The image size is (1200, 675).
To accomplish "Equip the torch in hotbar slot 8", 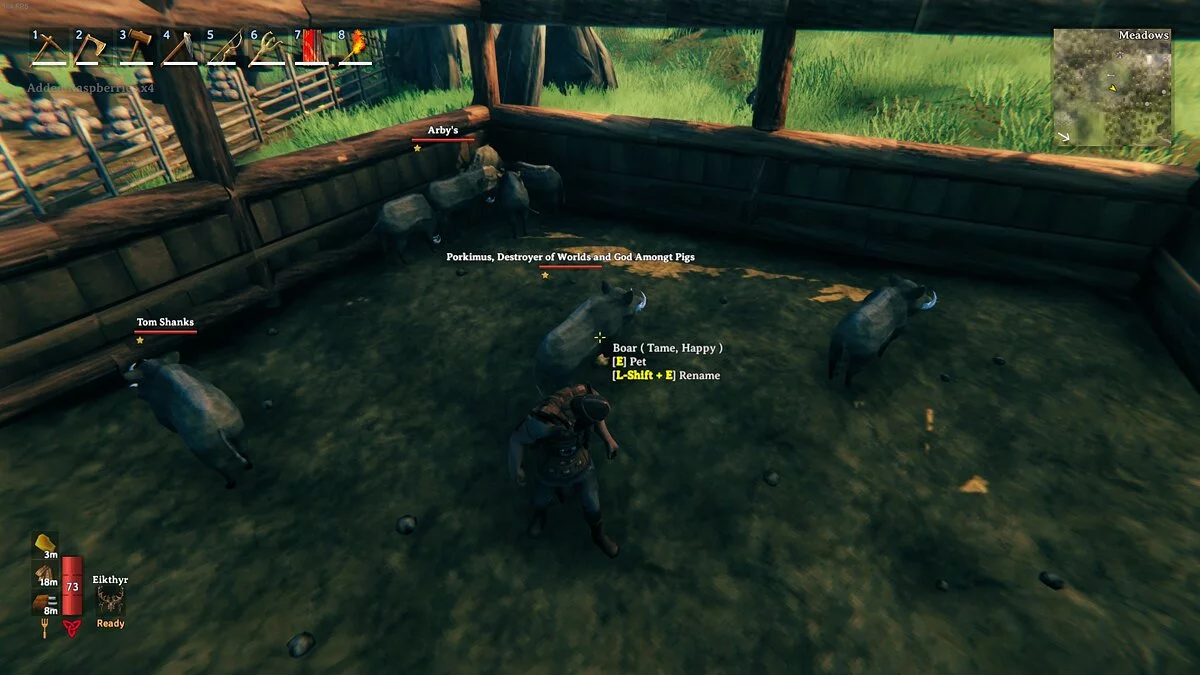I will coord(355,47).
